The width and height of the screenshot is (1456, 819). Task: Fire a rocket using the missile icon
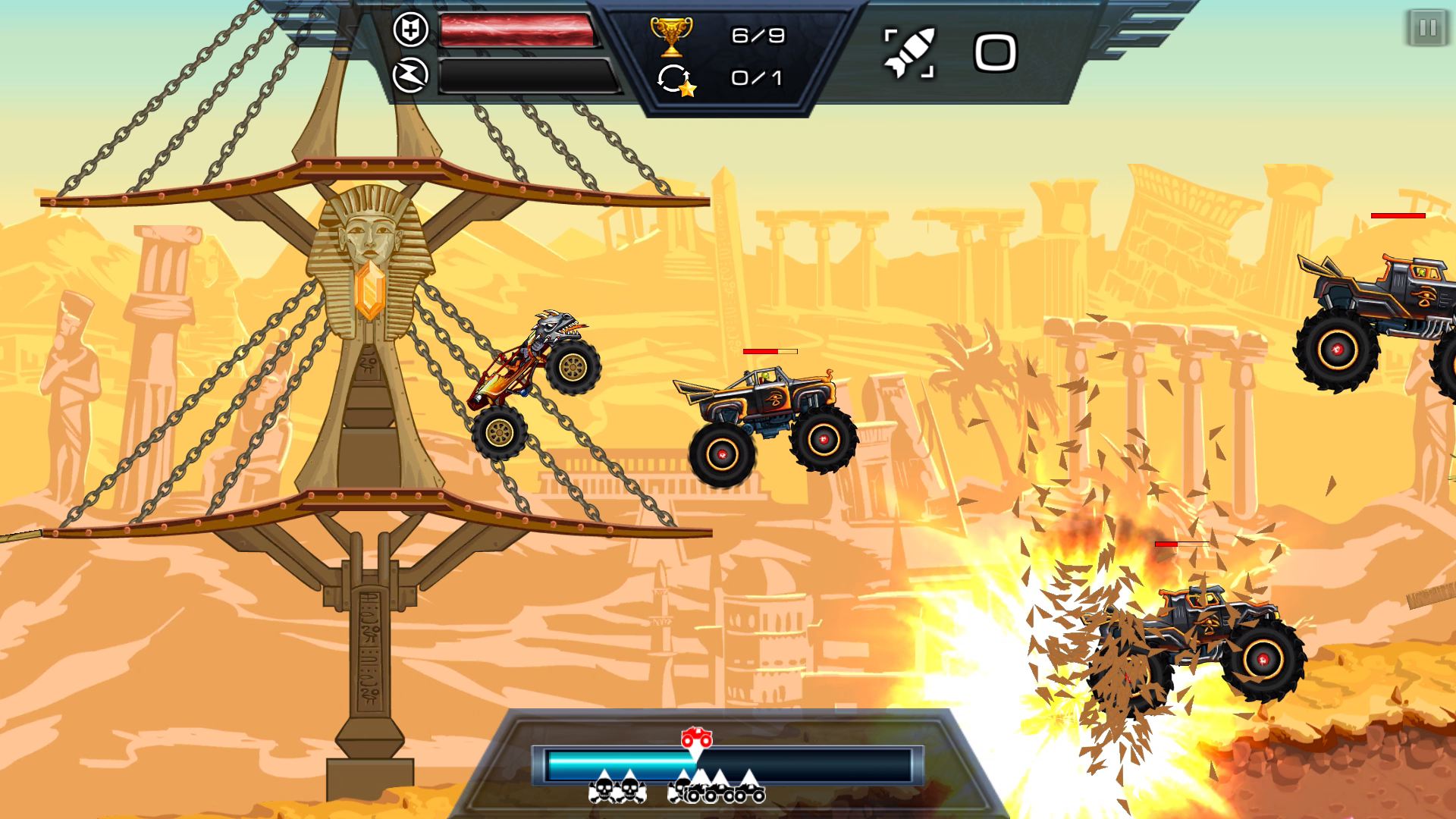(910, 53)
